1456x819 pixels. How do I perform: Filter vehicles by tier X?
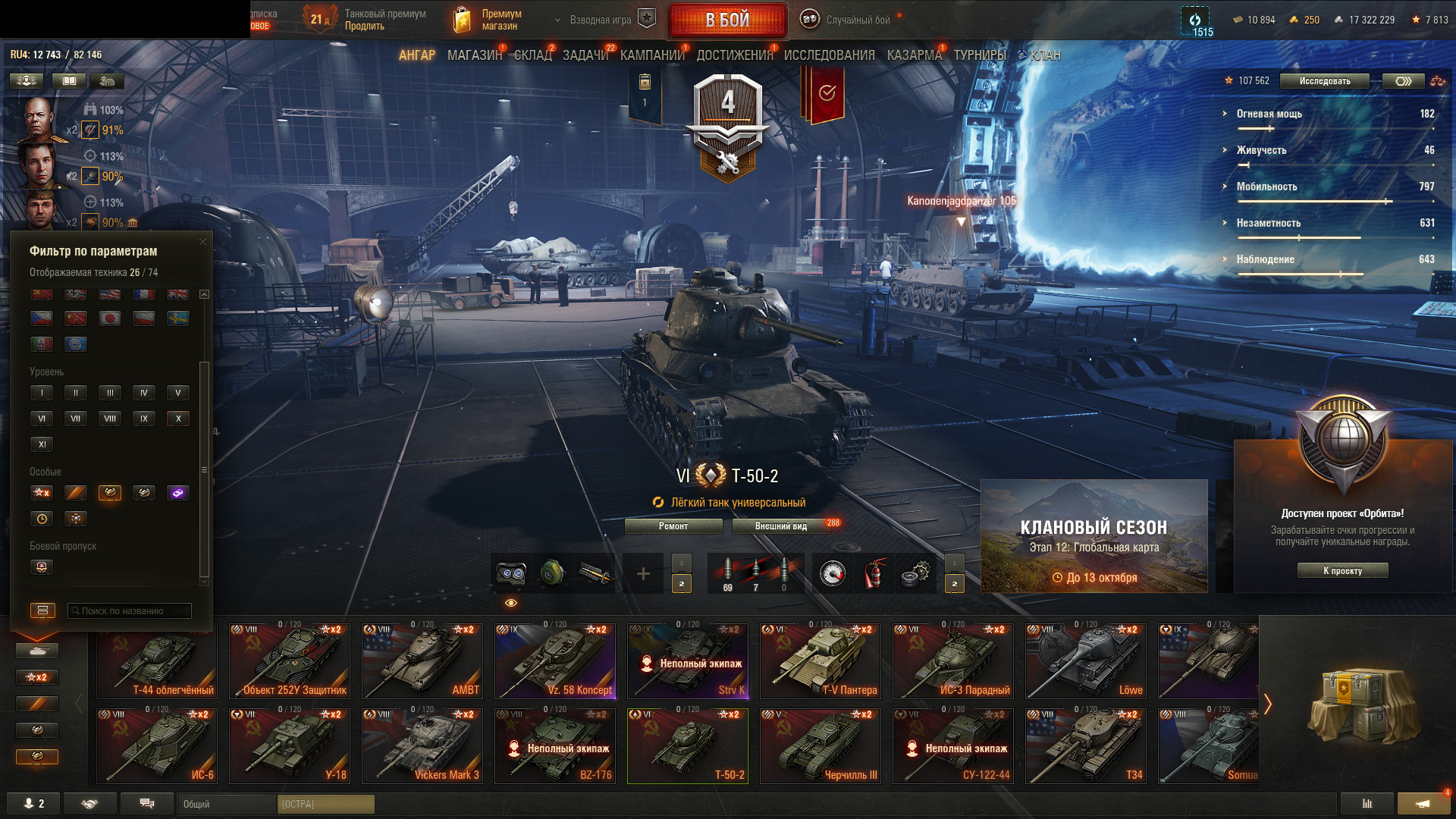pyautogui.click(x=178, y=419)
